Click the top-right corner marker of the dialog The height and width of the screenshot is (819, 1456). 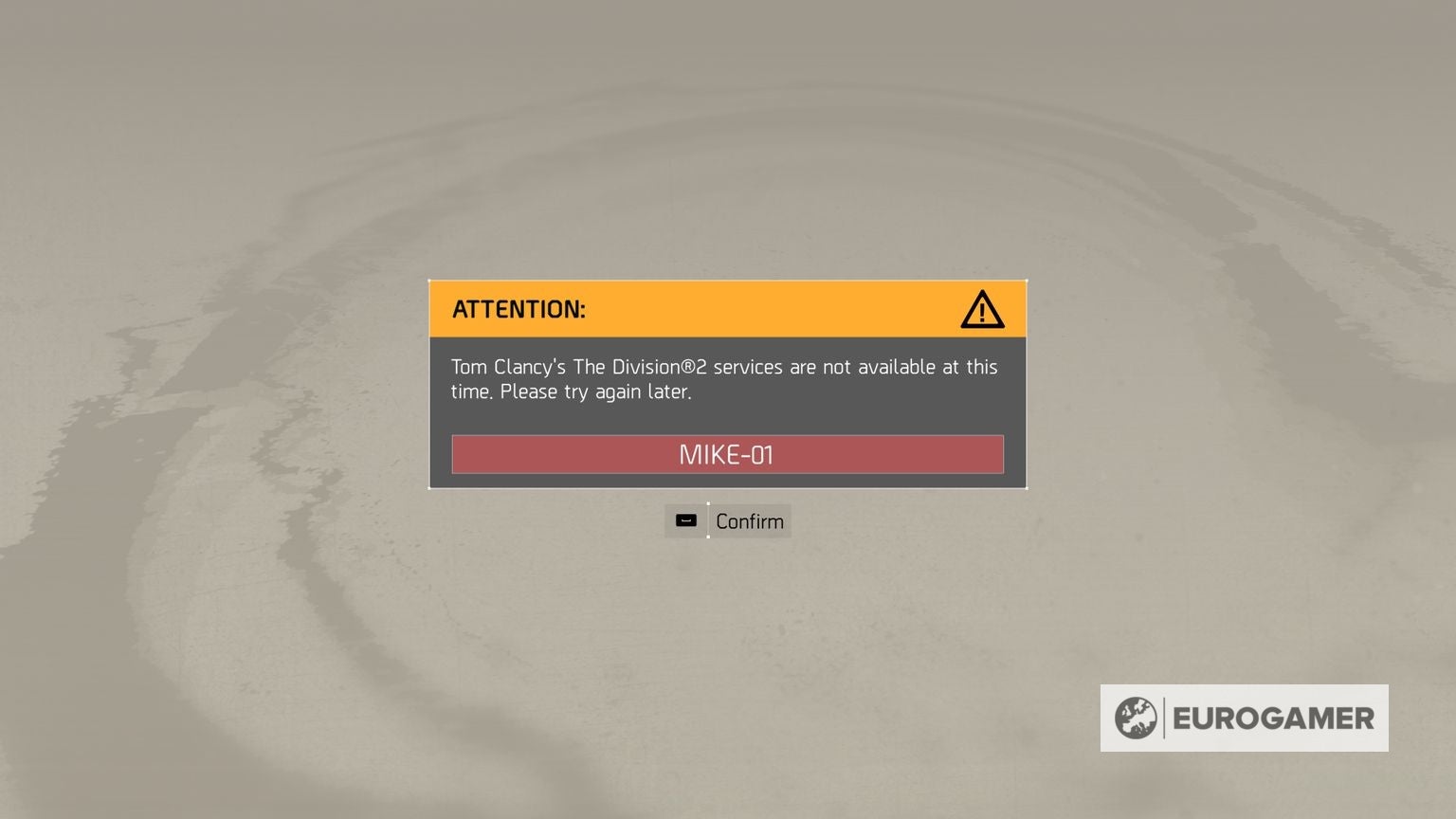click(1027, 279)
